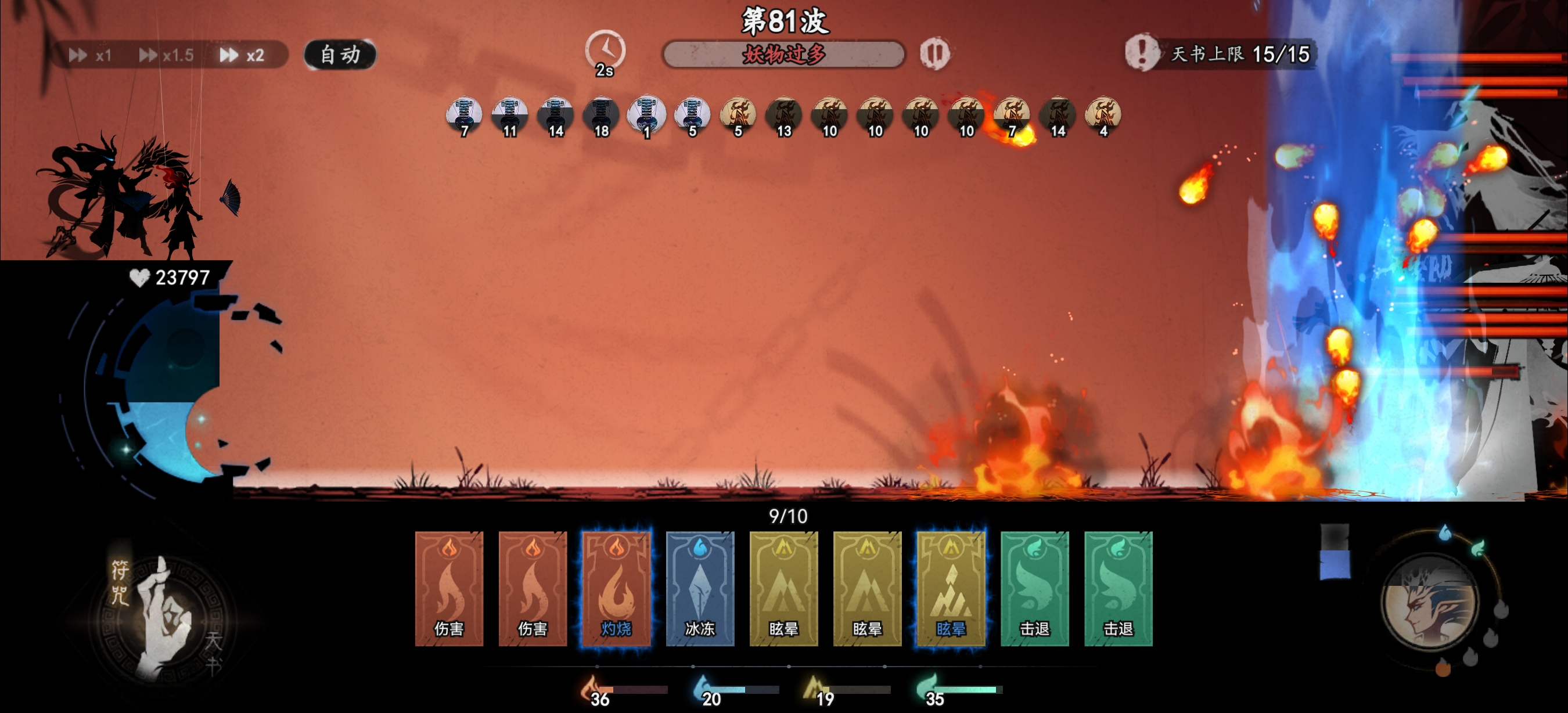Click the exclamation icon beside 天书上限 15/15
This screenshot has height=713, width=1568.
[x=1143, y=55]
